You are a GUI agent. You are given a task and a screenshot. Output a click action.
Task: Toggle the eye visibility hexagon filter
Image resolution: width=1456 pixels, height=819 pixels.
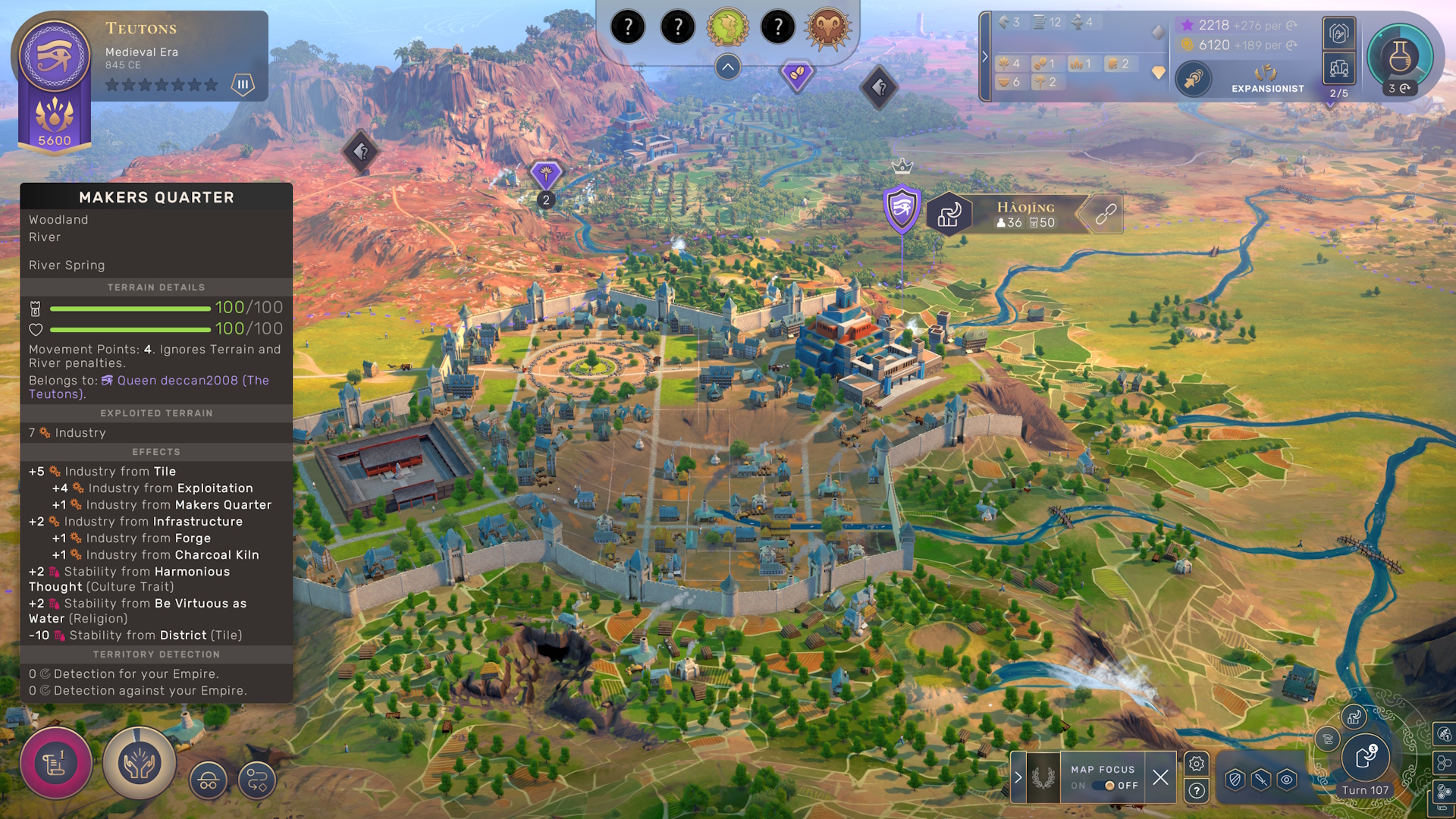pos(1287,780)
